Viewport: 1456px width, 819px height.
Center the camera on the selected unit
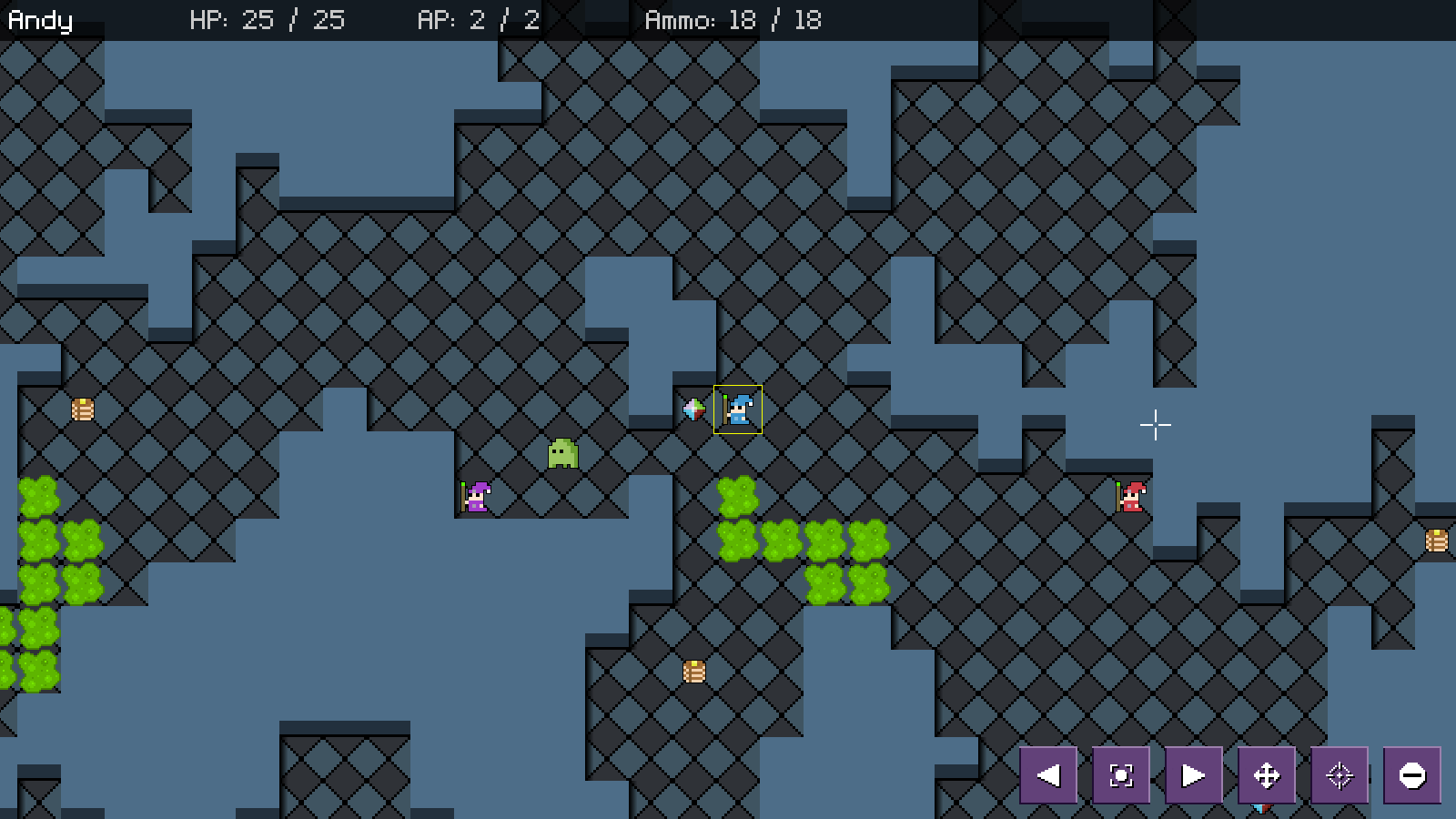1121,775
